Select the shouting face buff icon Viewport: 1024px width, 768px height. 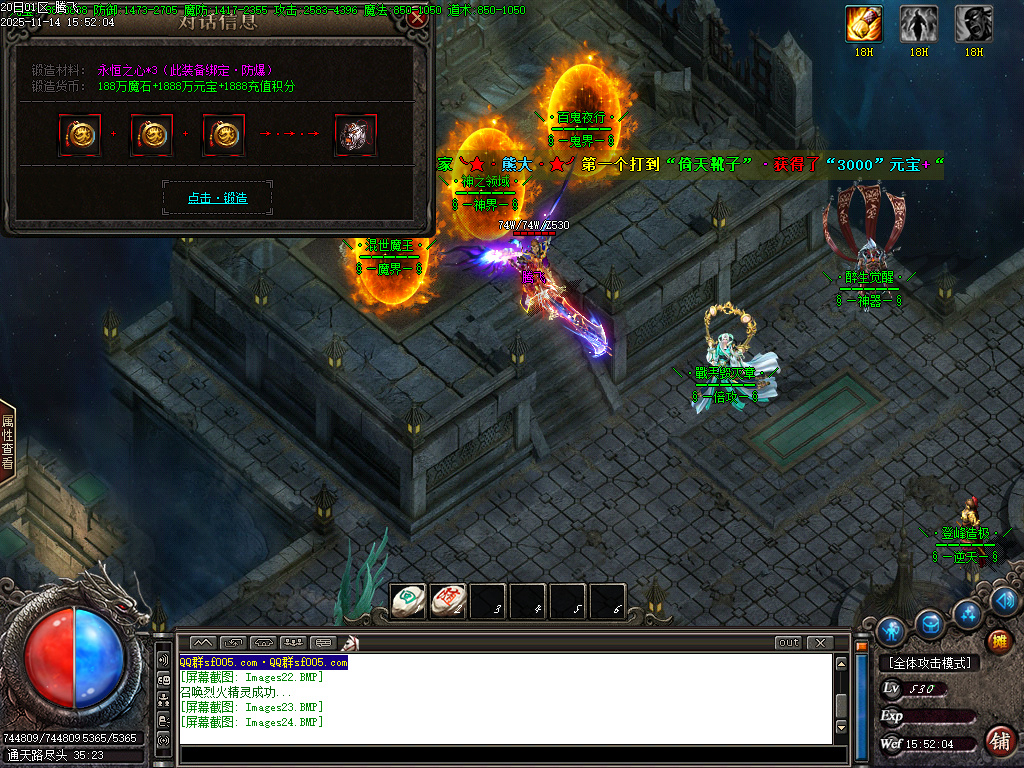point(974,23)
